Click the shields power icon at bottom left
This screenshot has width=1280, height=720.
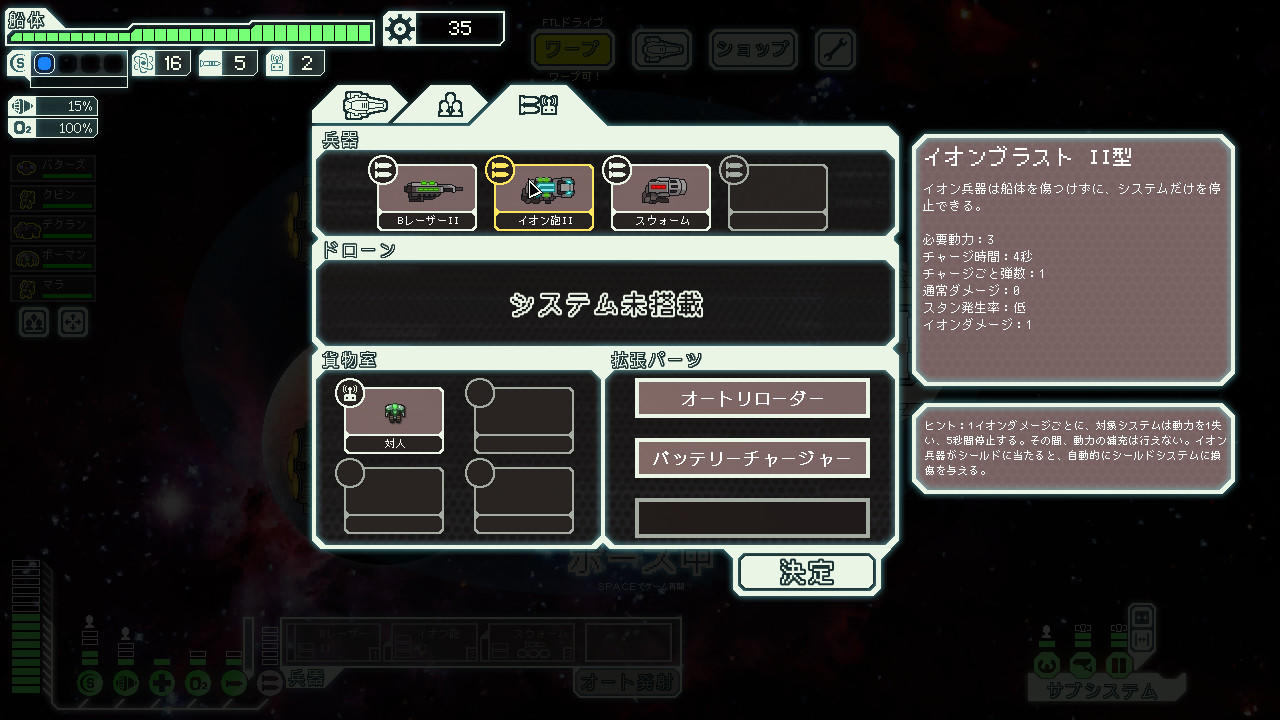90,683
